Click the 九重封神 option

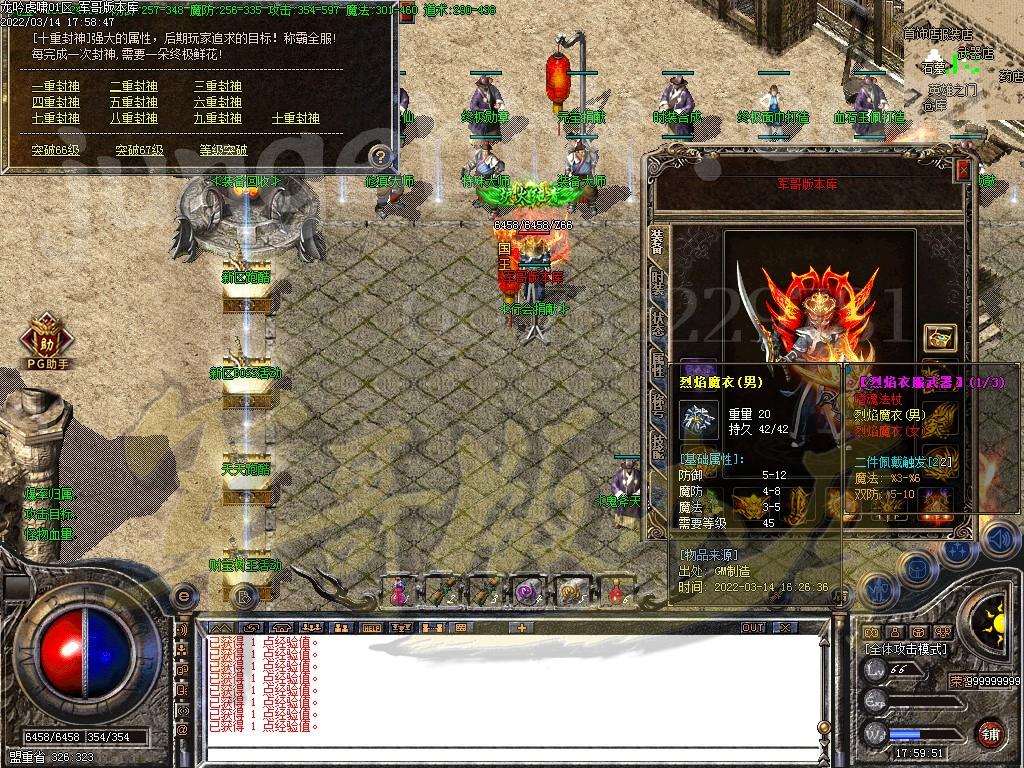coord(218,118)
